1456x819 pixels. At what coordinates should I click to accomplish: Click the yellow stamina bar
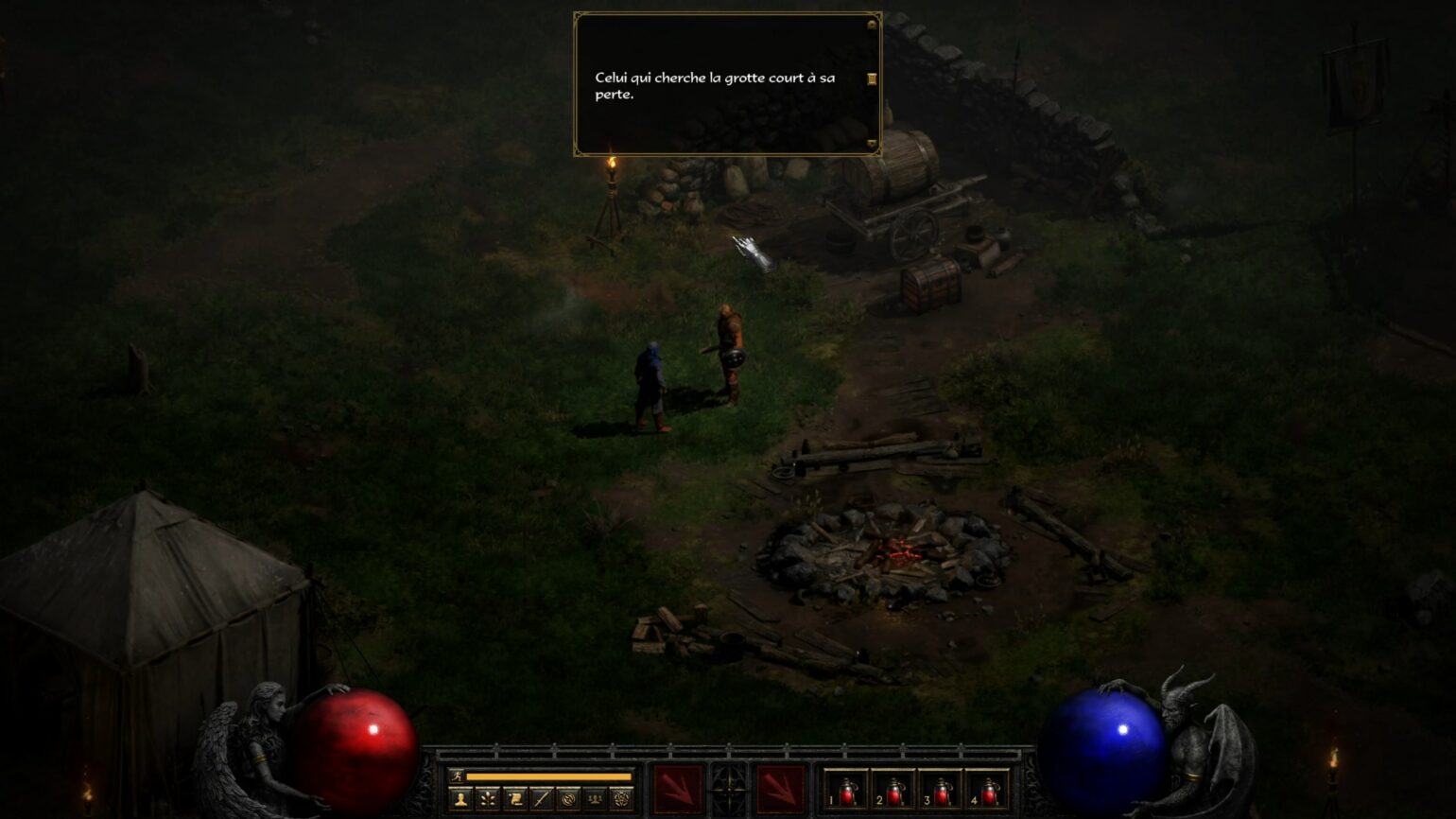pos(548,778)
